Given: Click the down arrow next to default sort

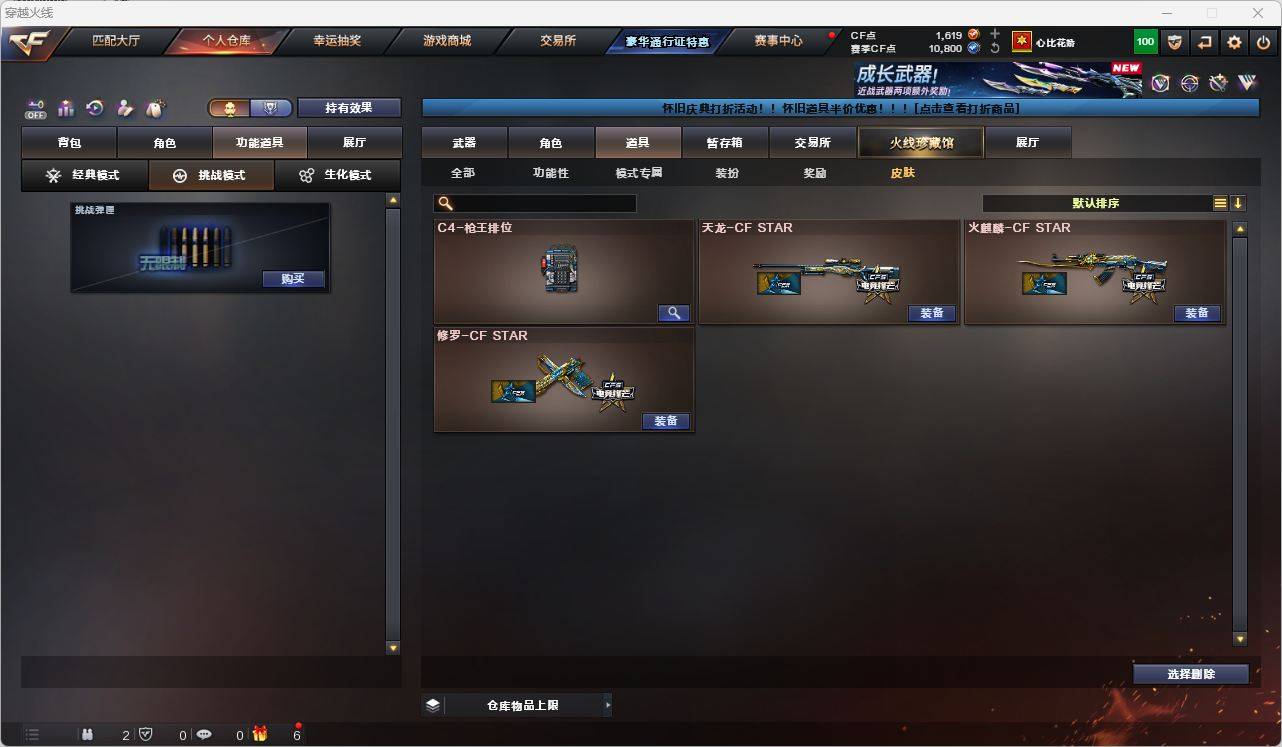Looking at the screenshot, I should click(1239, 203).
